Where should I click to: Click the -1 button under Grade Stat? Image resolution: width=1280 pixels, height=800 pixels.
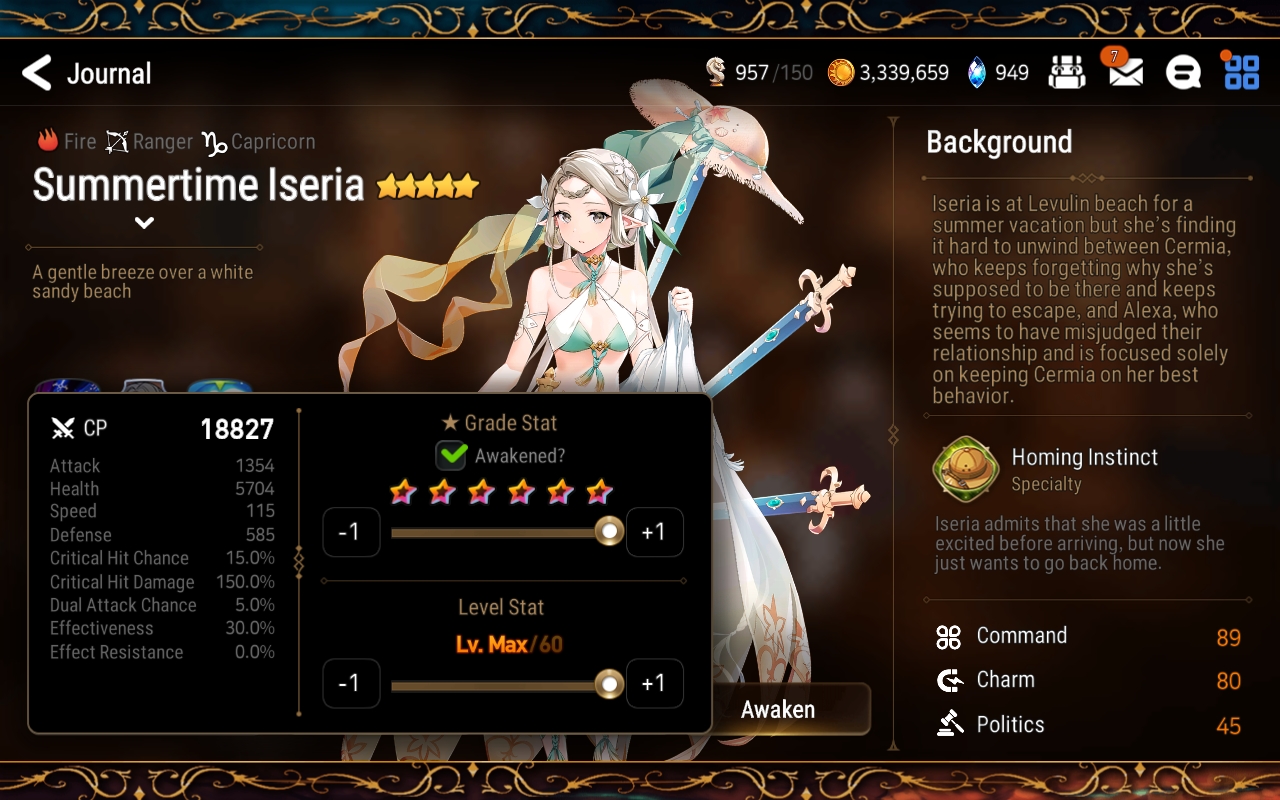point(352,531)
